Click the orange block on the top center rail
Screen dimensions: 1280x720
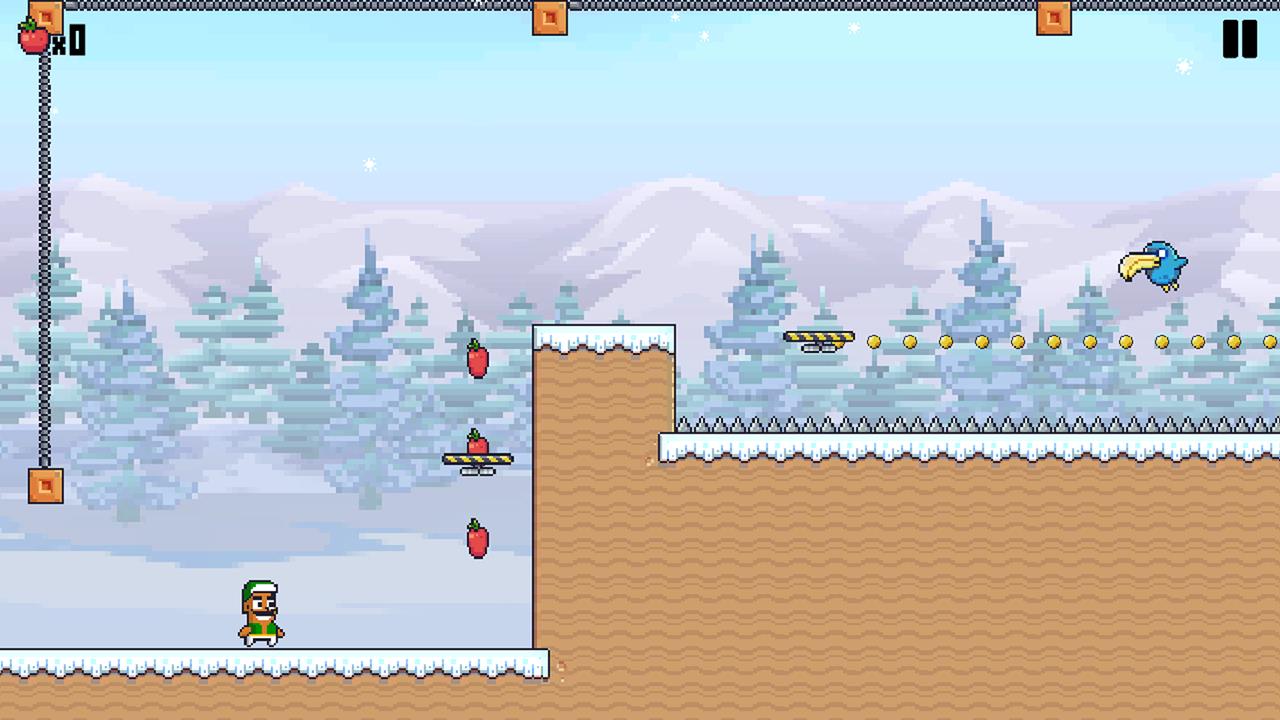[549, 18]
